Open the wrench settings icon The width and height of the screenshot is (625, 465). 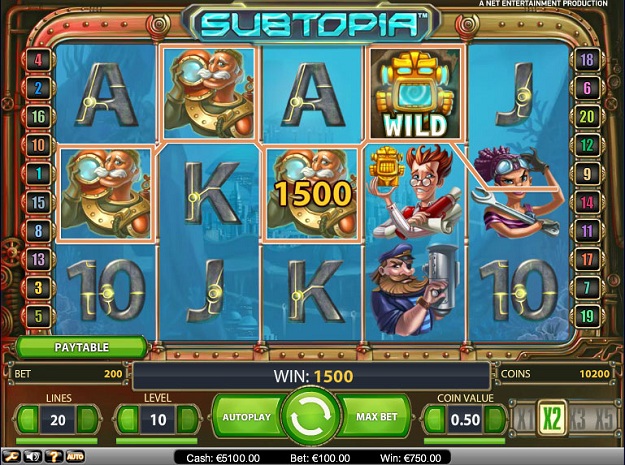point(14,457)
